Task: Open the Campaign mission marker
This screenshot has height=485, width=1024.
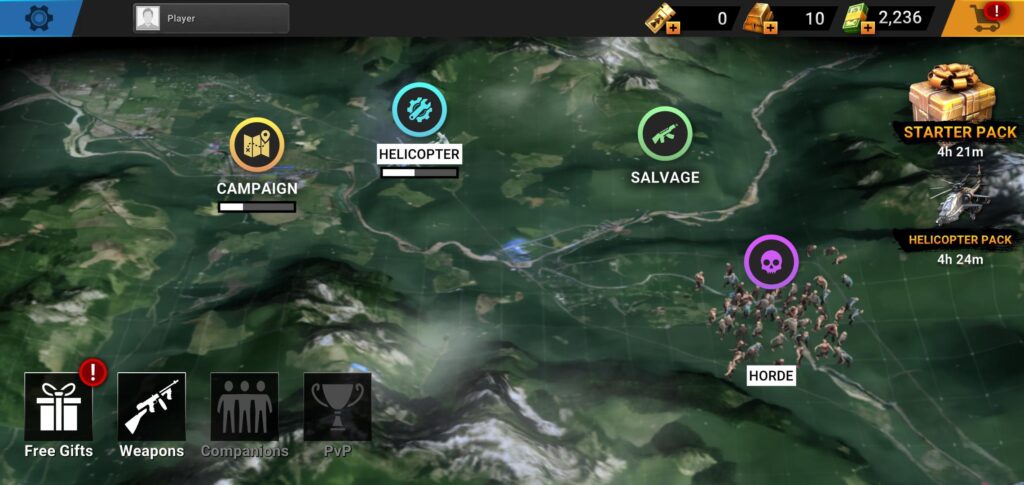Action: coord(257,146)
